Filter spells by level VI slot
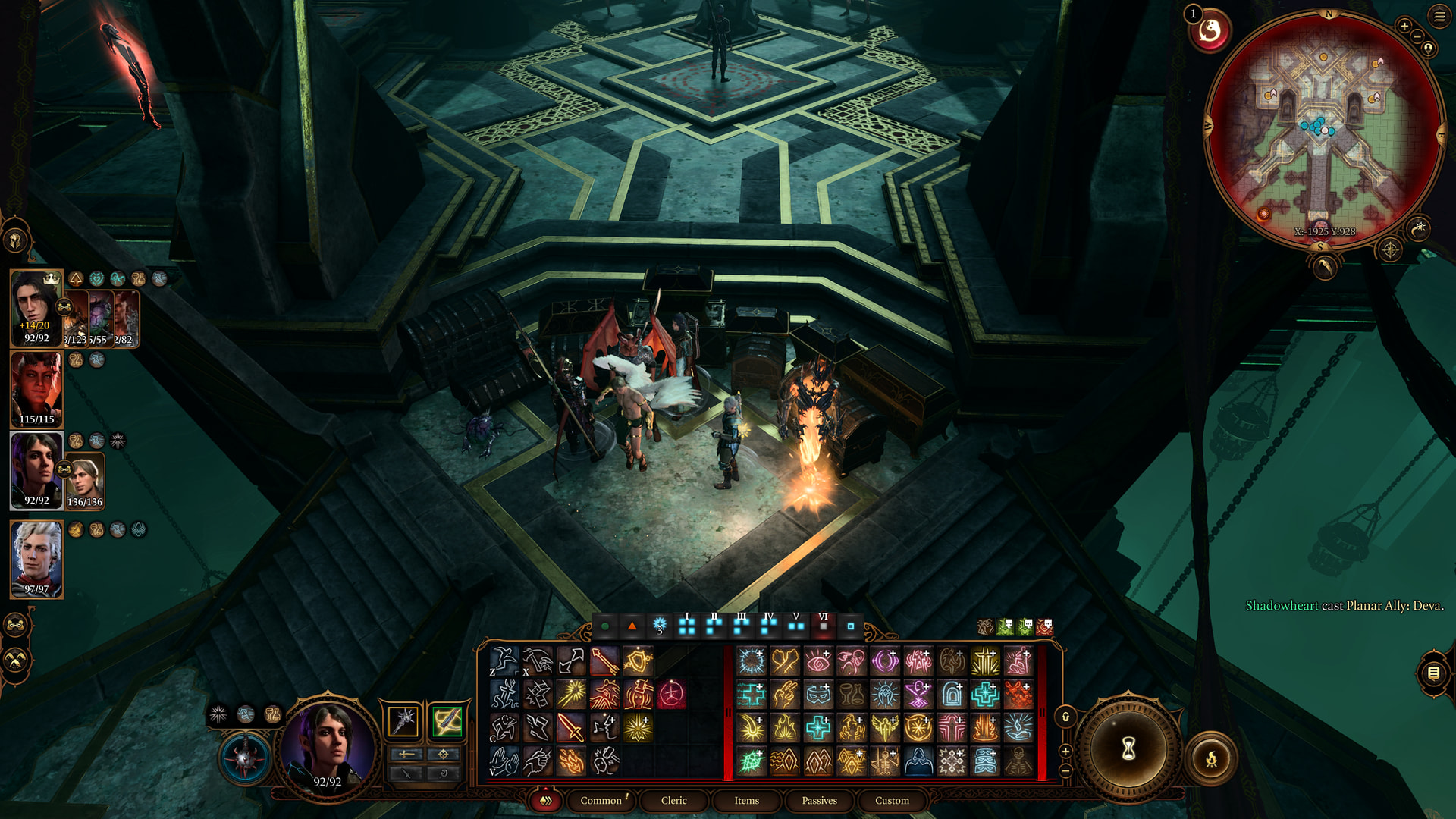The height and width of the screenshot is (819, 1456). [x=824, y=626]
